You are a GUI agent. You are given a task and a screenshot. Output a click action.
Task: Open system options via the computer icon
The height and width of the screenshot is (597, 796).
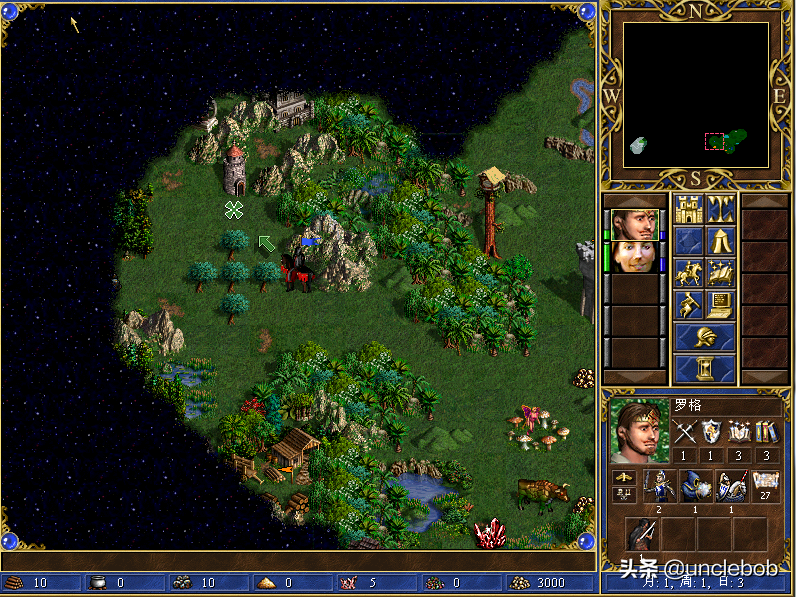click(x=721, y=303)
